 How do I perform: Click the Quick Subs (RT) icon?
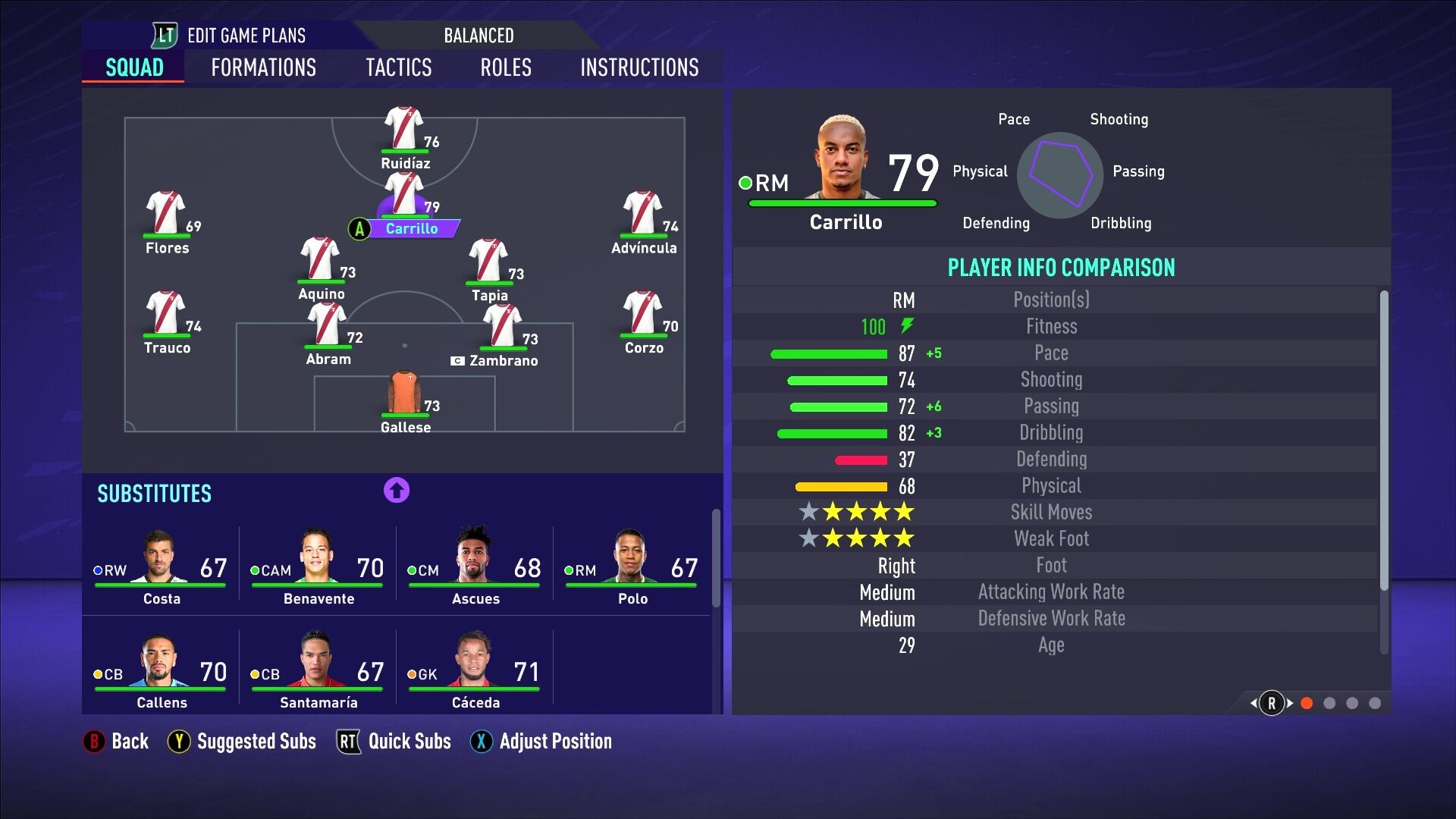348,742
